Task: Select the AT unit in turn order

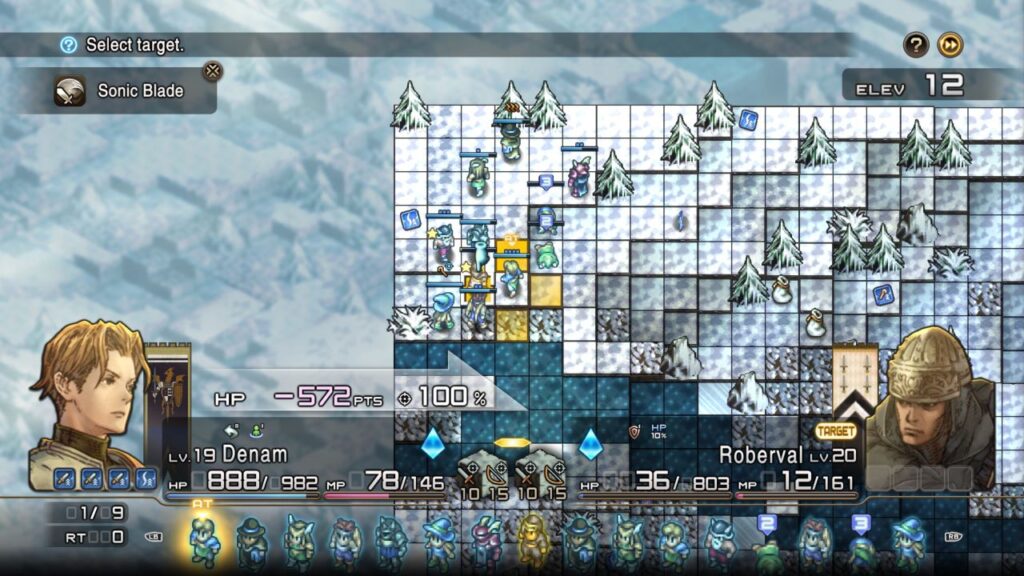Action: (x=205, y=540)
